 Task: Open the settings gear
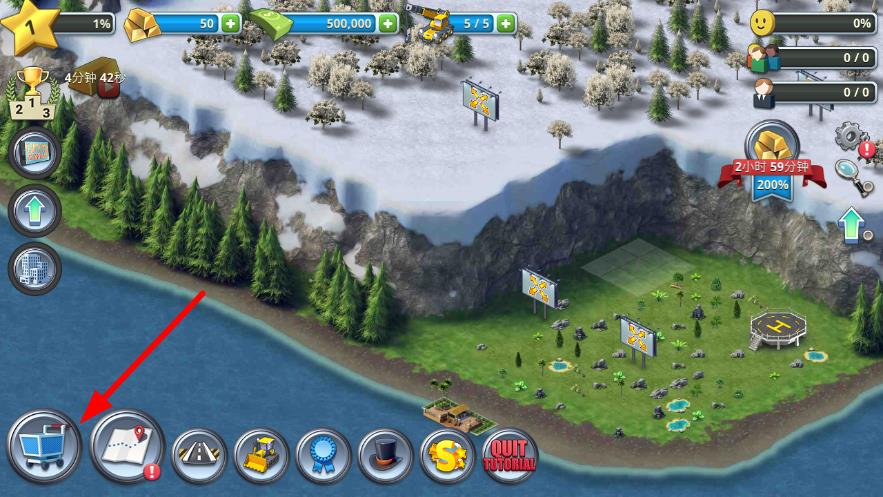(x=852, y=136)
